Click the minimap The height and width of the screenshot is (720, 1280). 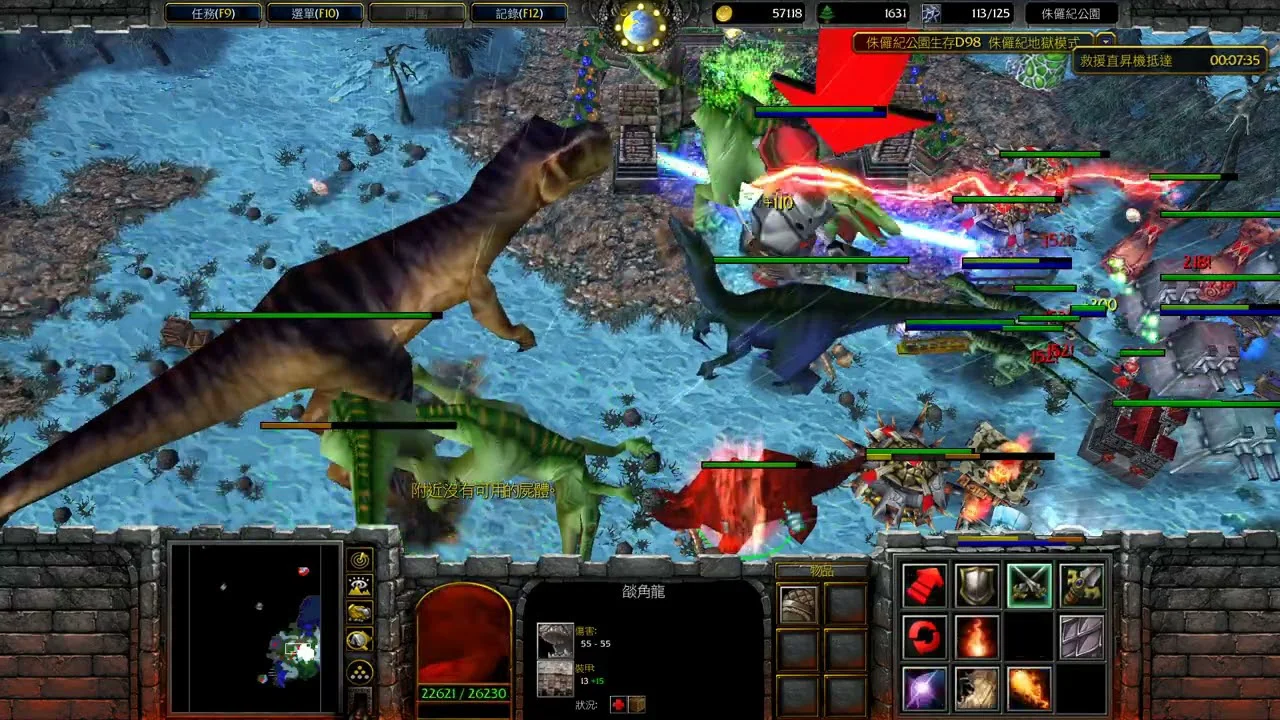click(x=255, y=627)
